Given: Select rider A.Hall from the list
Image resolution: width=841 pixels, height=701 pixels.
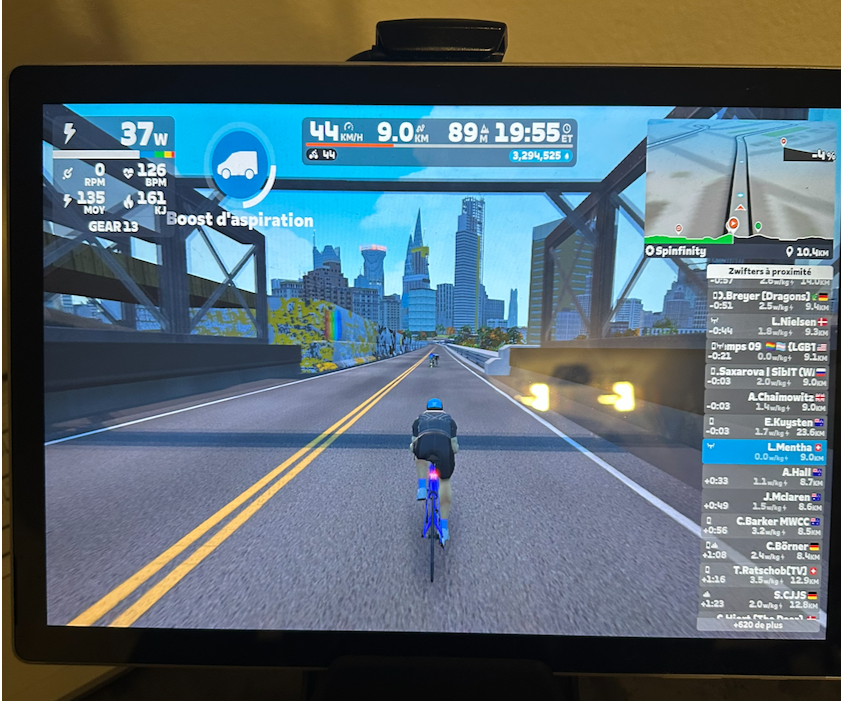Looking at the screenshot, I should [x=765, y=476].
